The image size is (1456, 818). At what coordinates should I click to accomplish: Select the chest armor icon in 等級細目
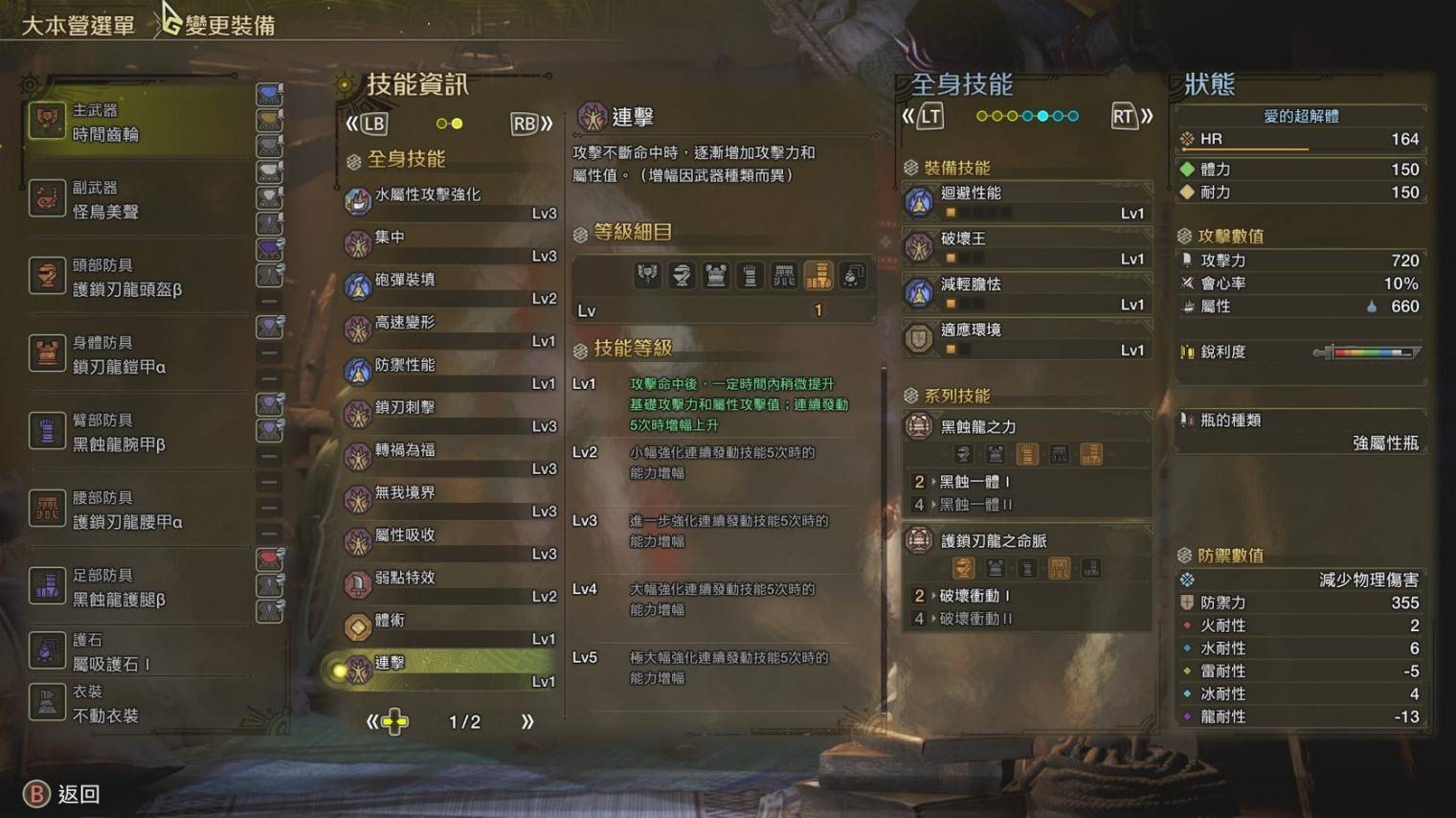click(714, 275)
